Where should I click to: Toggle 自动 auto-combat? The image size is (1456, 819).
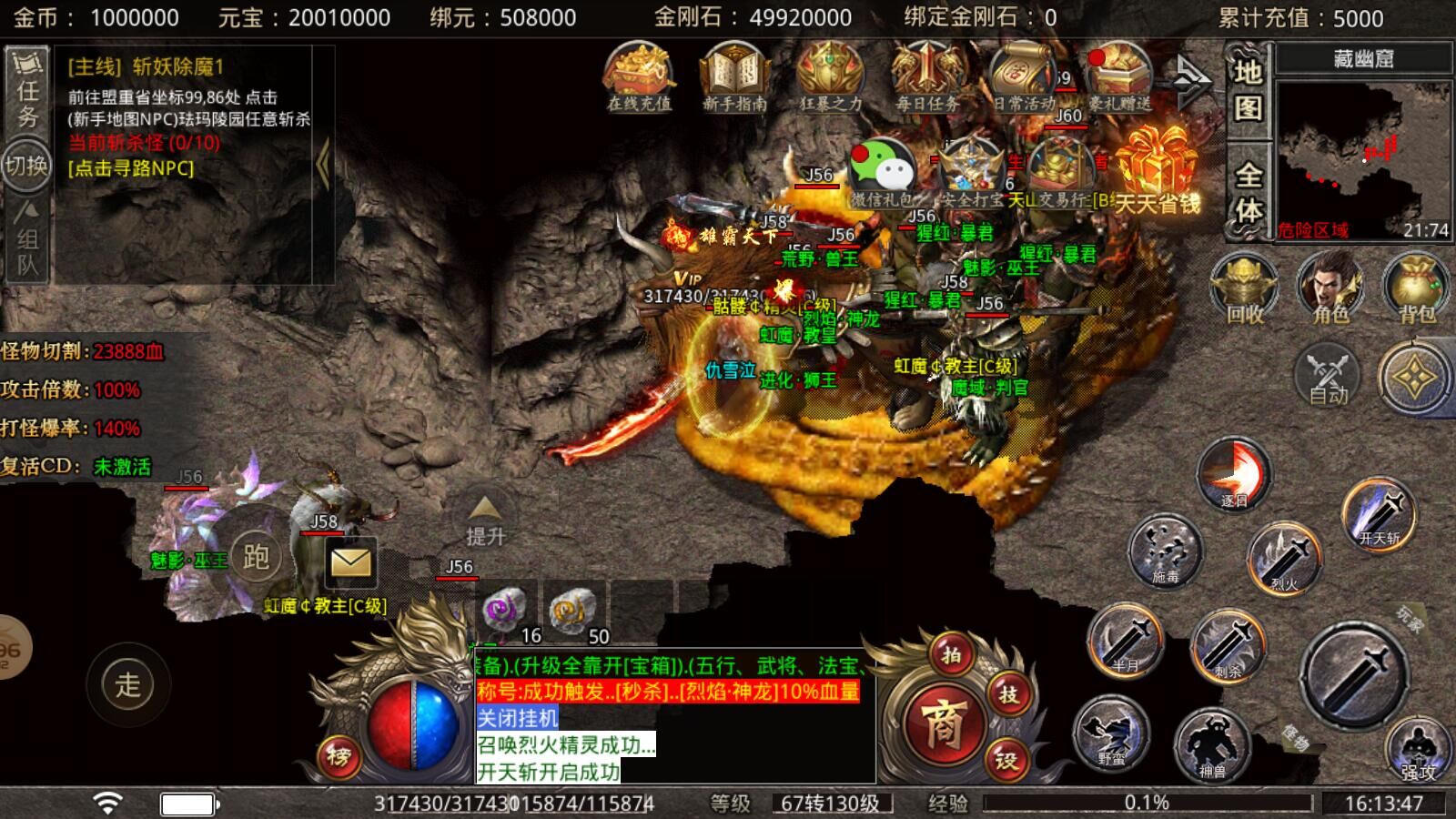(x=1328, y=375)
